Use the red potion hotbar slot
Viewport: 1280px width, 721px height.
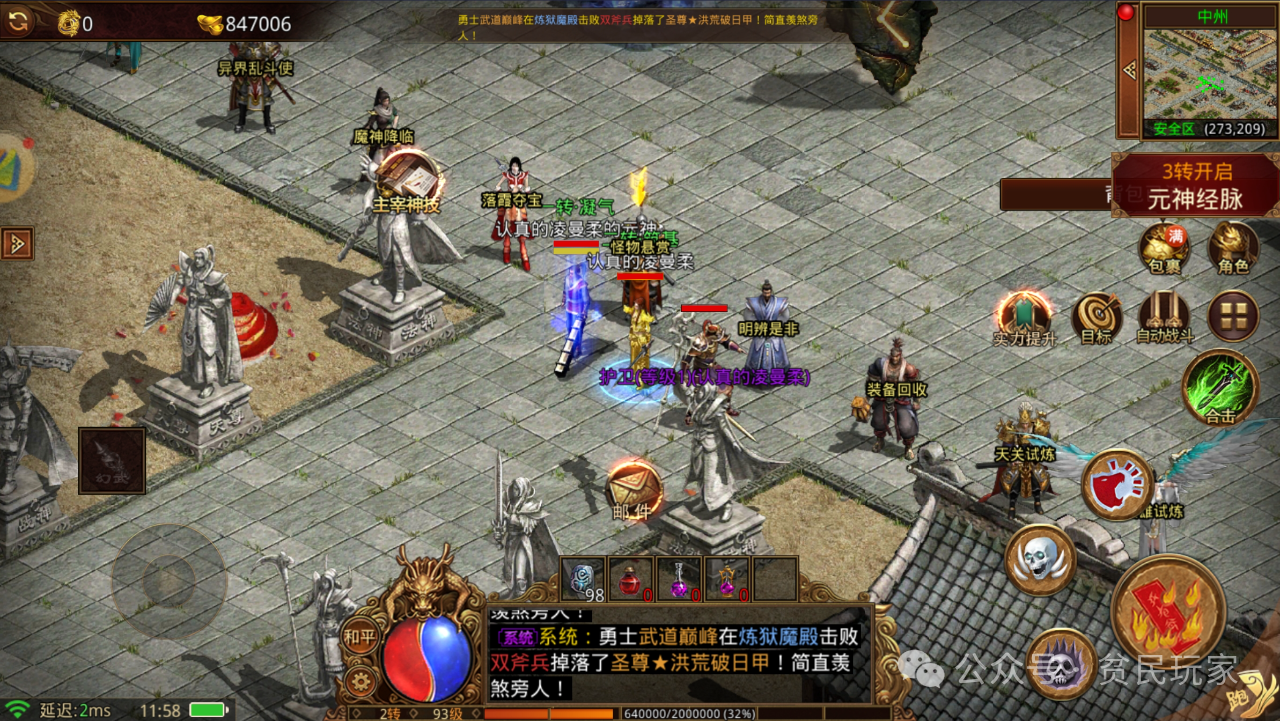[631, 579]
